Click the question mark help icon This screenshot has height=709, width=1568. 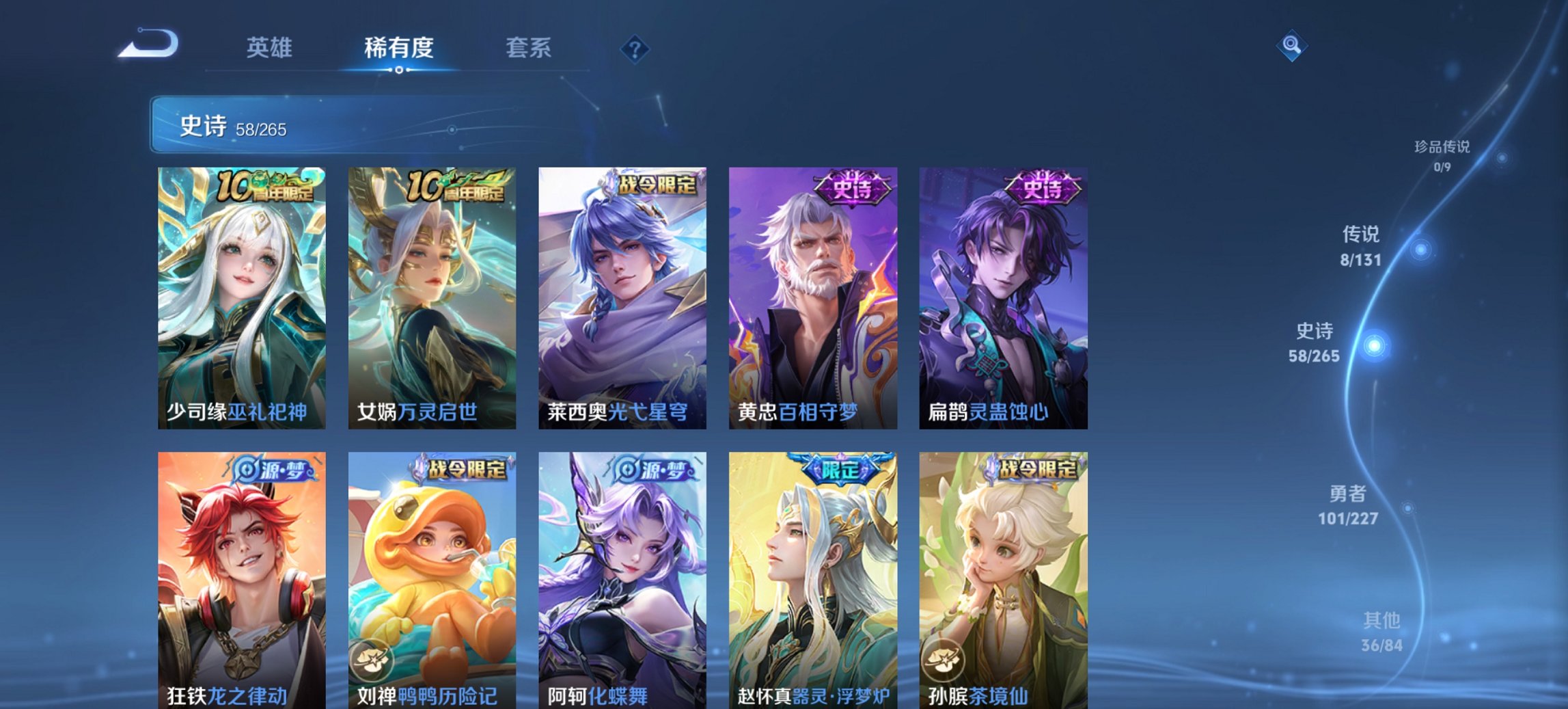(x=634, y=48)
